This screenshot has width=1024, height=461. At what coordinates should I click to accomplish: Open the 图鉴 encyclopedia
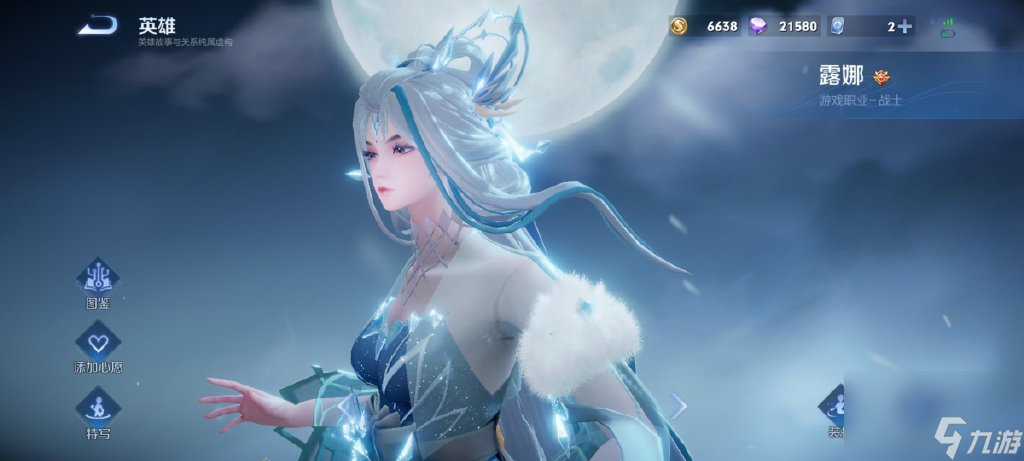pos(98,277)
